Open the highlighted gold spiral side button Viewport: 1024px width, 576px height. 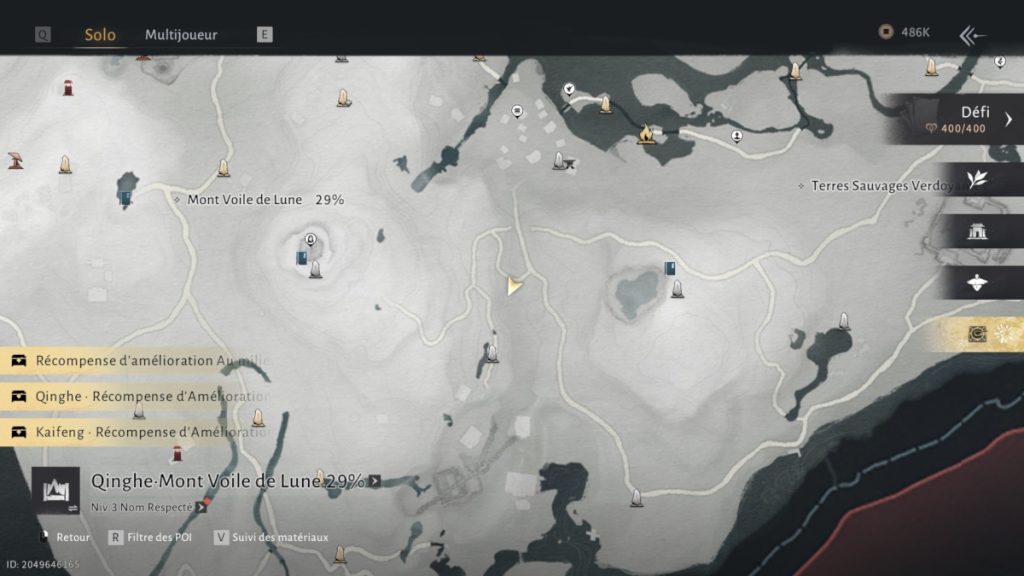[x=977, y=334]
